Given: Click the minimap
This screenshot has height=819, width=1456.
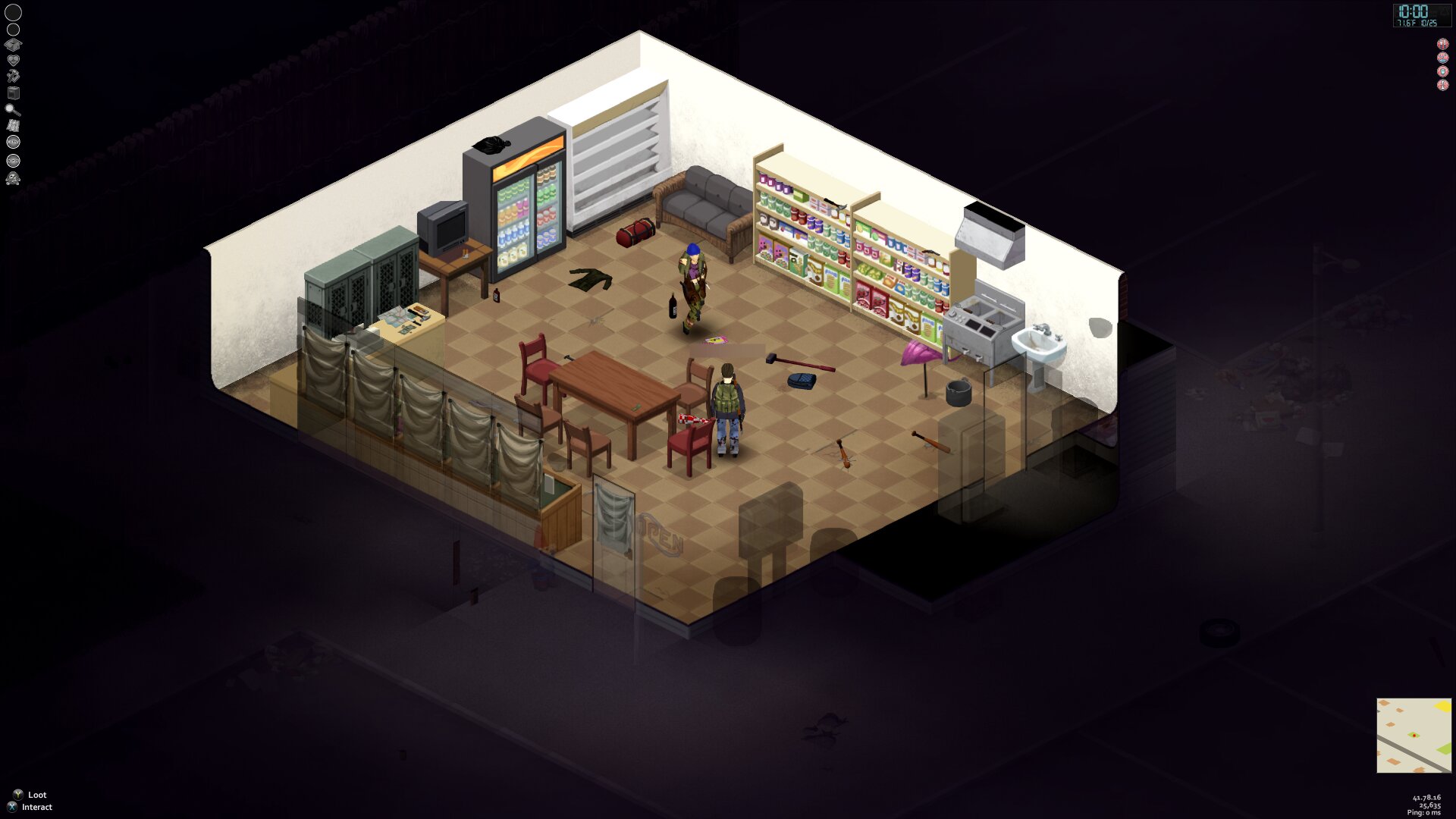Looking at the screenshot, I should pos(1414,736).
